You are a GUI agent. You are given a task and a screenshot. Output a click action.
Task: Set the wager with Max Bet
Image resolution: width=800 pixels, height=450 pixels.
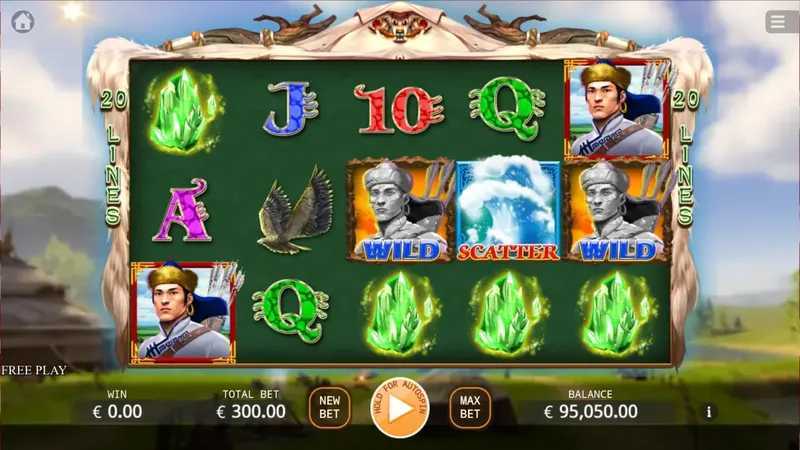pyautogui.click(x=470, y=407)
